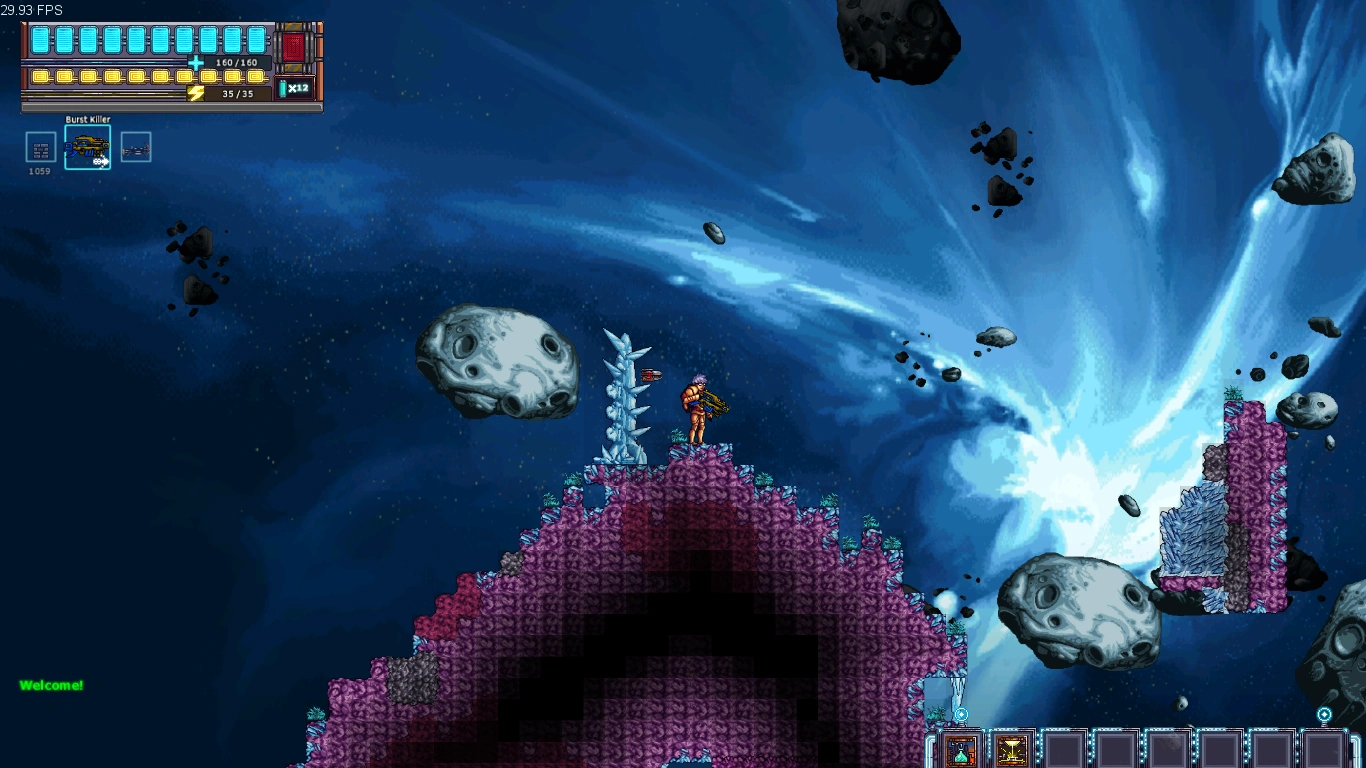Select the block stack showing 1059 in hotbar
The height and width of the screenshot is (768, 1366).
40,146
